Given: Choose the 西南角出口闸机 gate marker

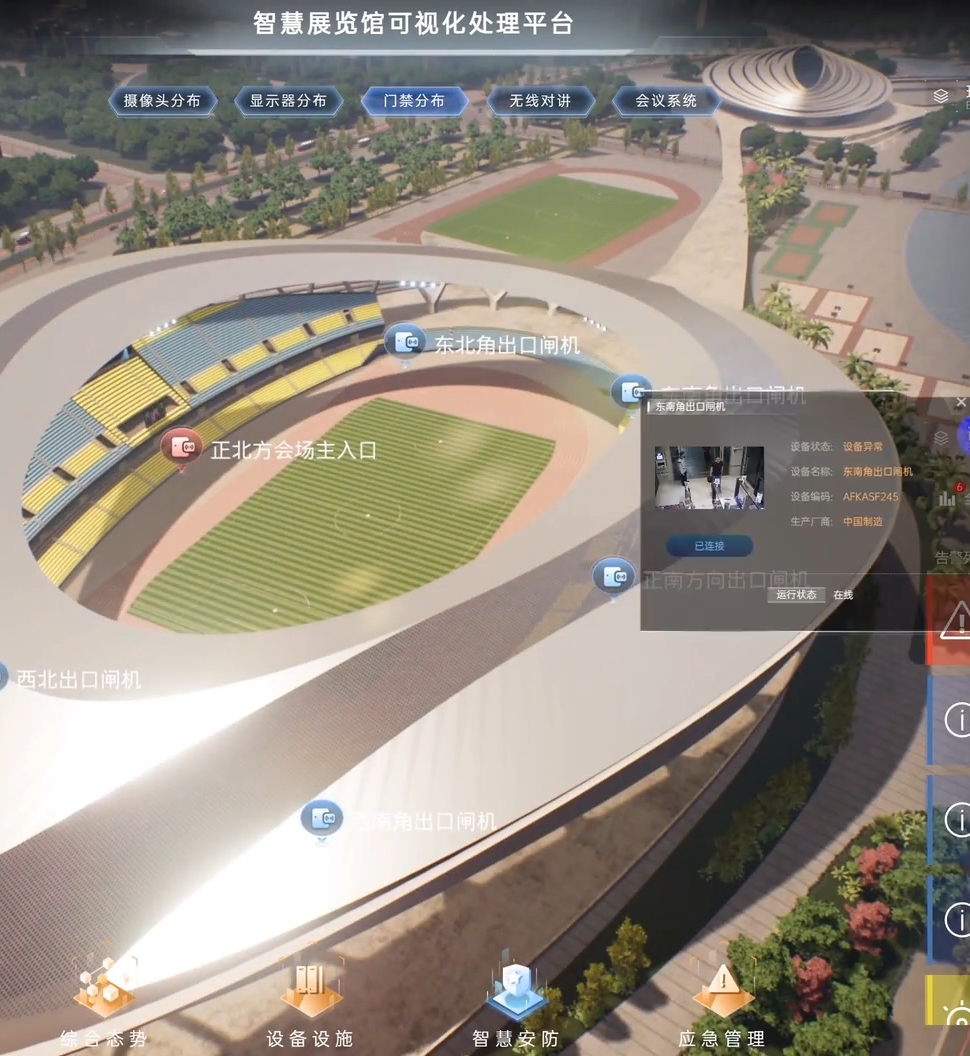Looking at the screenshot, I should click(x=321, y=818).
